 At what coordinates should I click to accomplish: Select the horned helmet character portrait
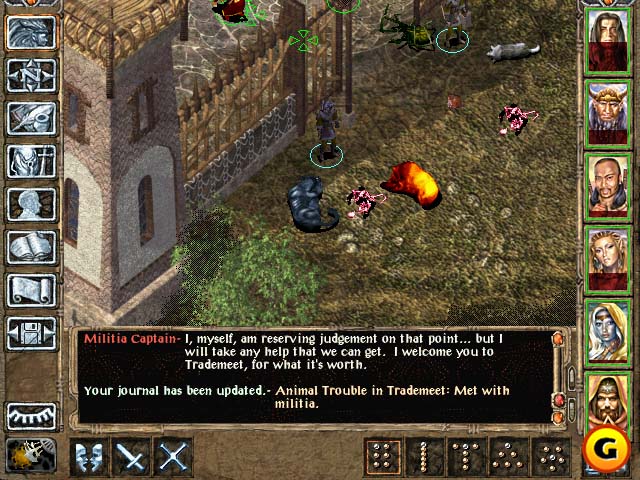(x=607, y=113)
